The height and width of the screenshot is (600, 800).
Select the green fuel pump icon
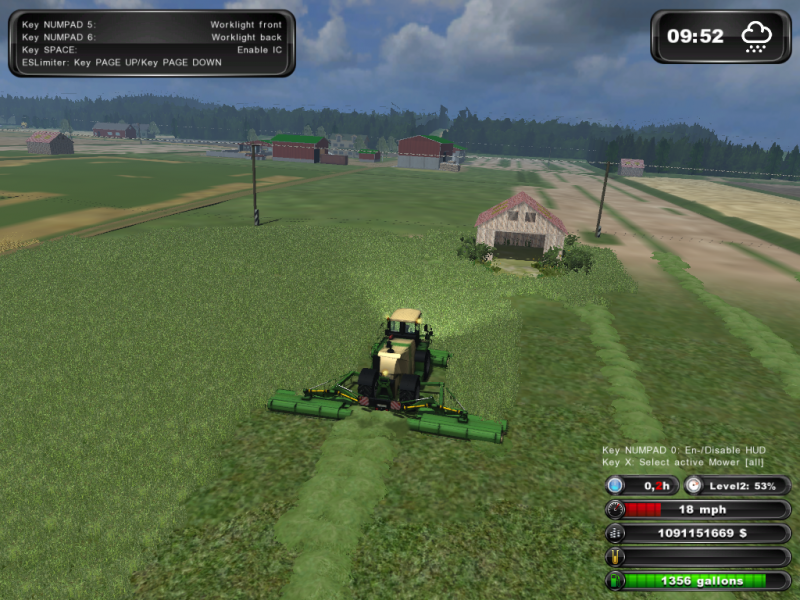pyautogui.click(x=614, y=580)
